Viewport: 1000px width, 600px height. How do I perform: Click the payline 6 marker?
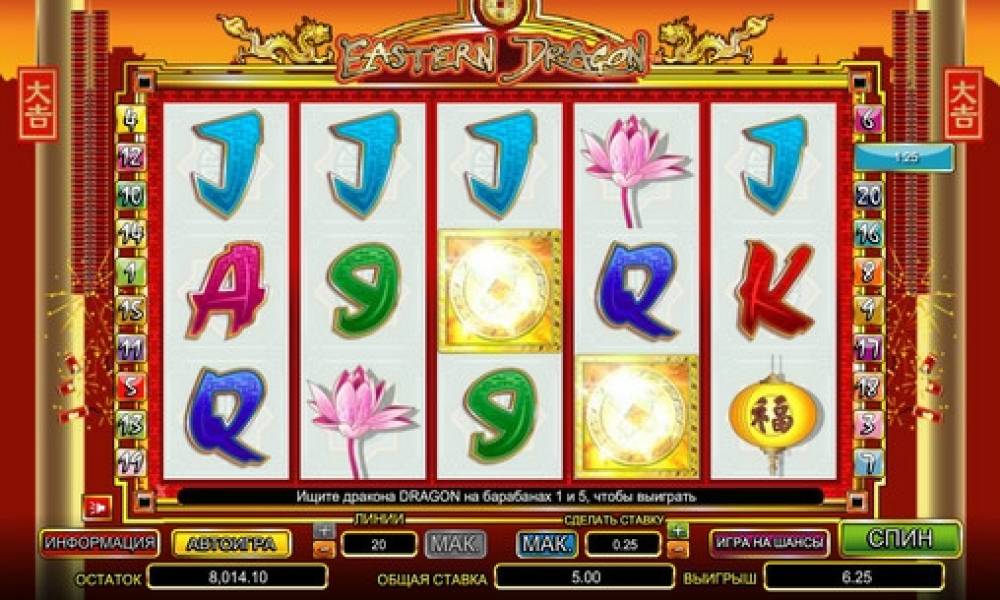point(868,119)
